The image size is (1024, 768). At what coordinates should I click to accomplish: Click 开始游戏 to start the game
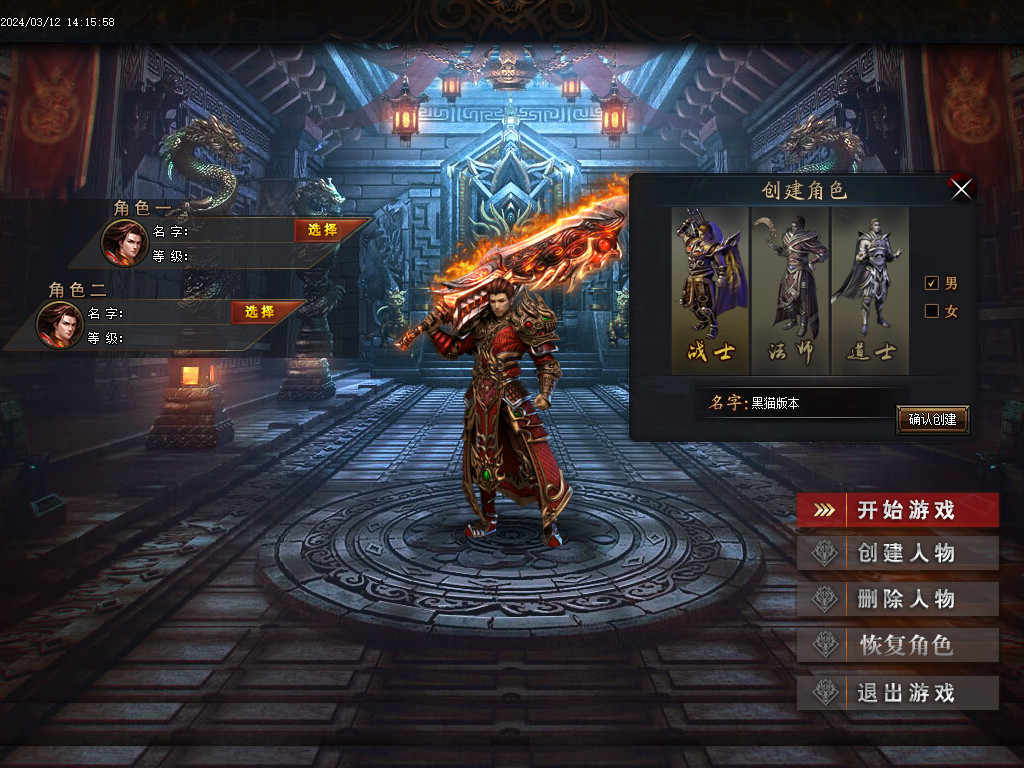pos(898,510)
